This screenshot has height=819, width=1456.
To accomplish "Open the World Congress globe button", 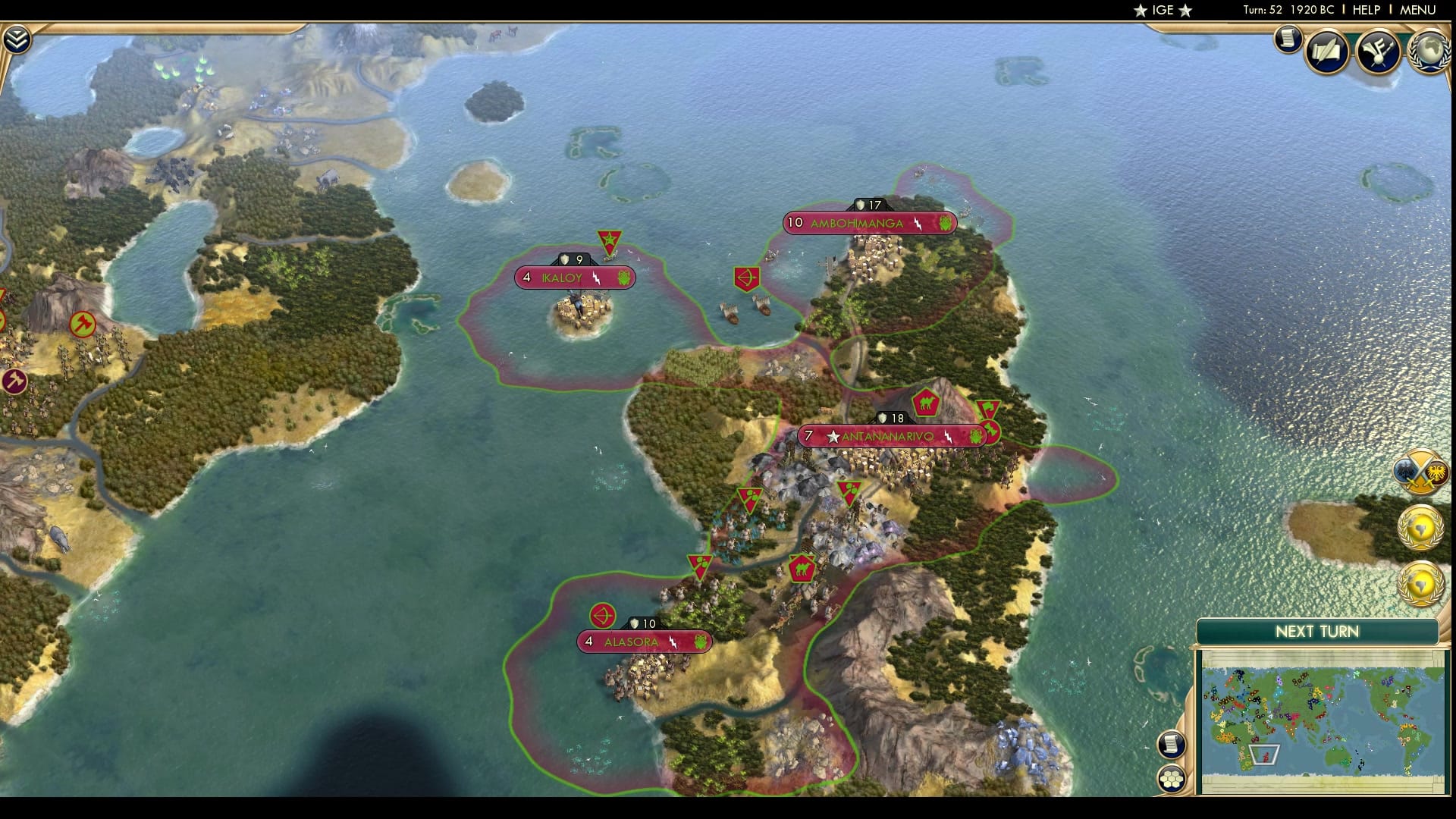I will [1428, 51].
